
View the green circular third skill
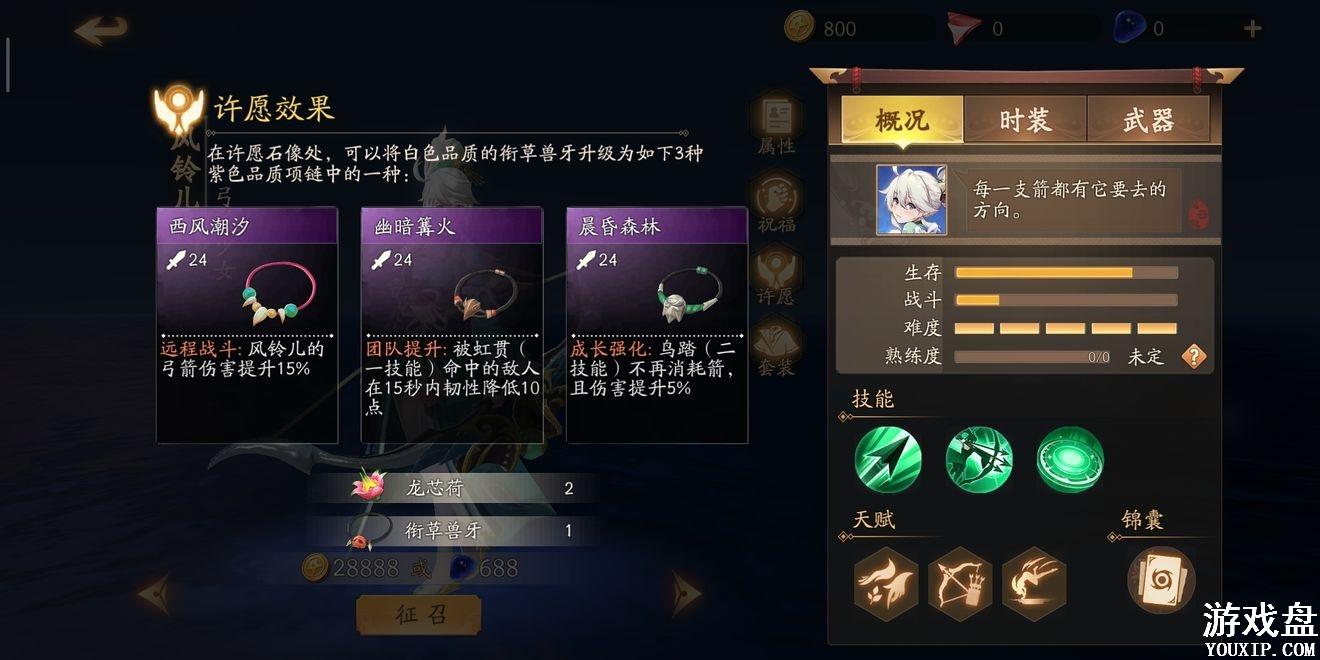click(1070, 459)
